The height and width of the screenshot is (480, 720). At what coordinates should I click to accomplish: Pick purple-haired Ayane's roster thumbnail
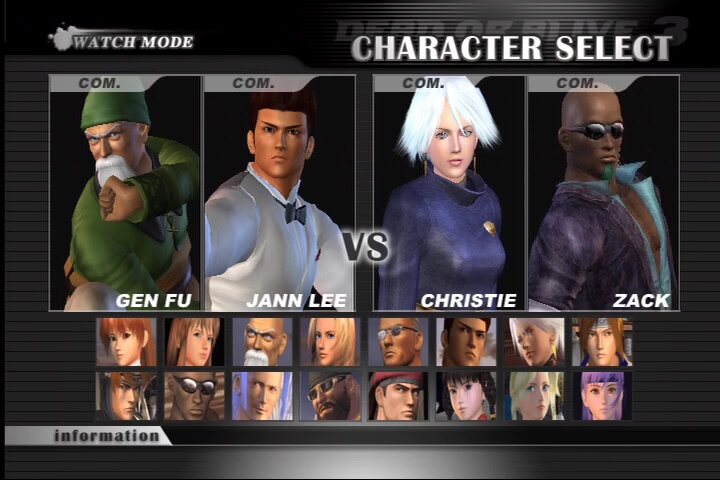(602, 396)
